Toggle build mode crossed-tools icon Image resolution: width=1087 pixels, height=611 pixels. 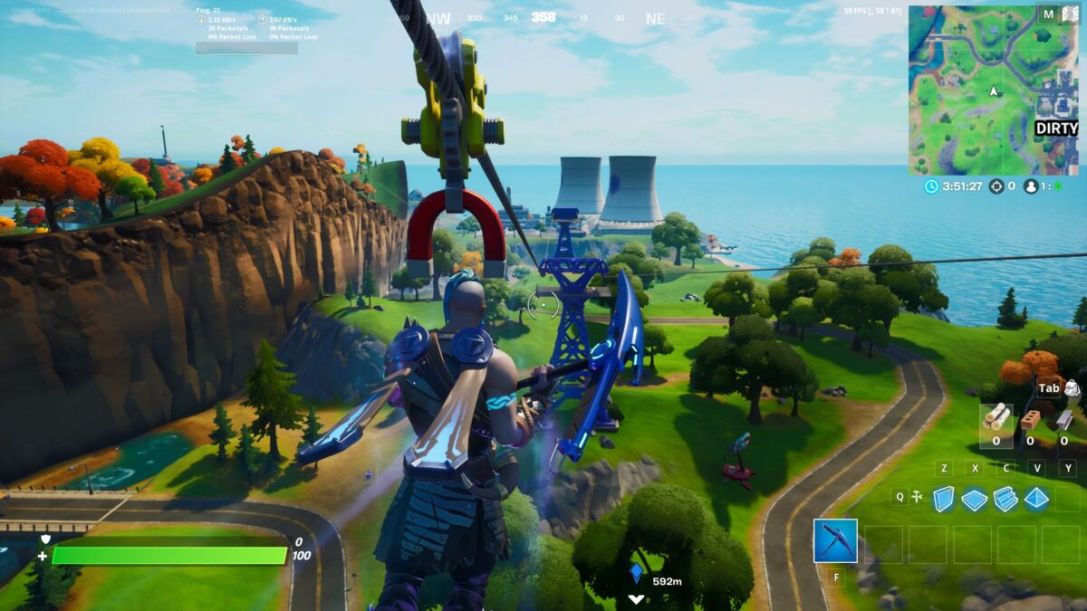(x=917, y=497)
